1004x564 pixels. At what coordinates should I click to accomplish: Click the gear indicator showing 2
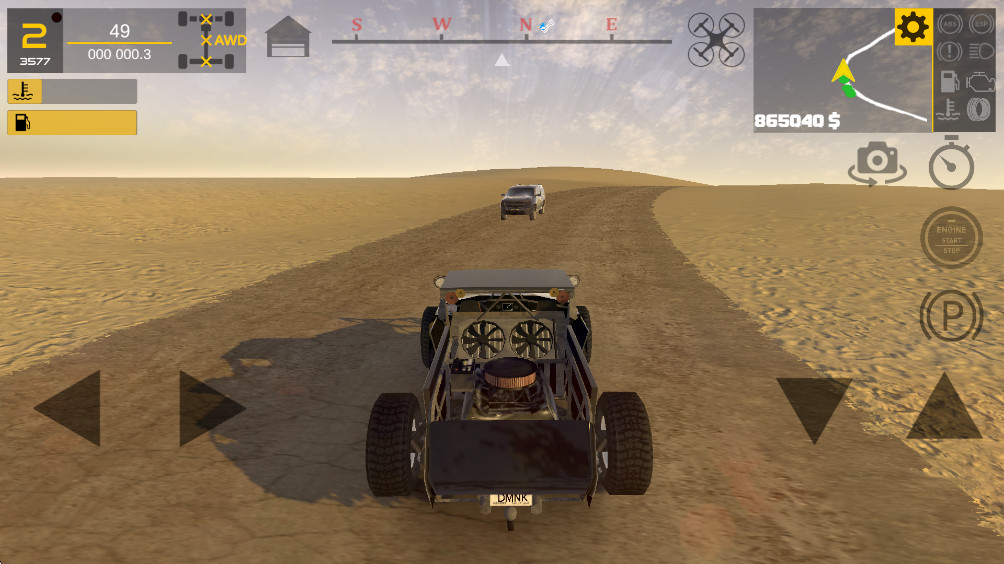click(x=34, y=41)
